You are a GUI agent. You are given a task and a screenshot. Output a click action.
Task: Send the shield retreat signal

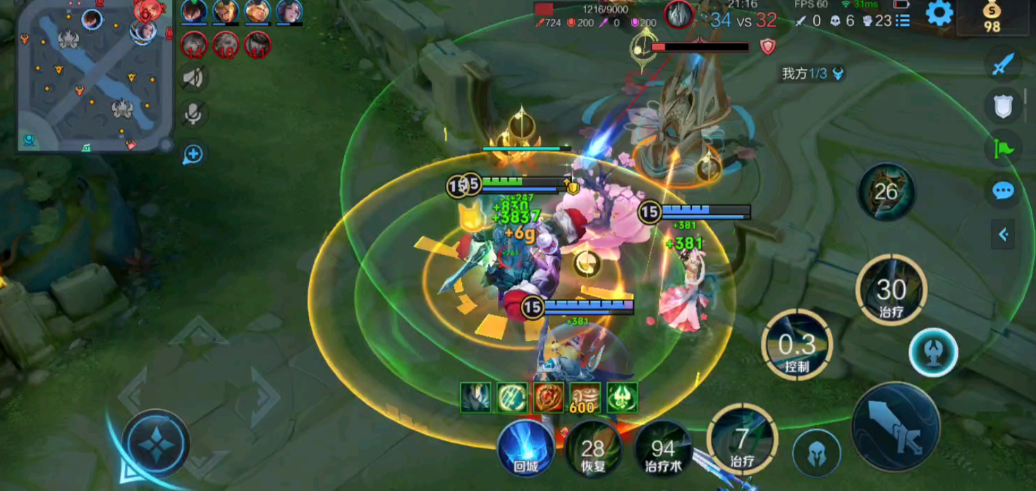click(1002, 106)
